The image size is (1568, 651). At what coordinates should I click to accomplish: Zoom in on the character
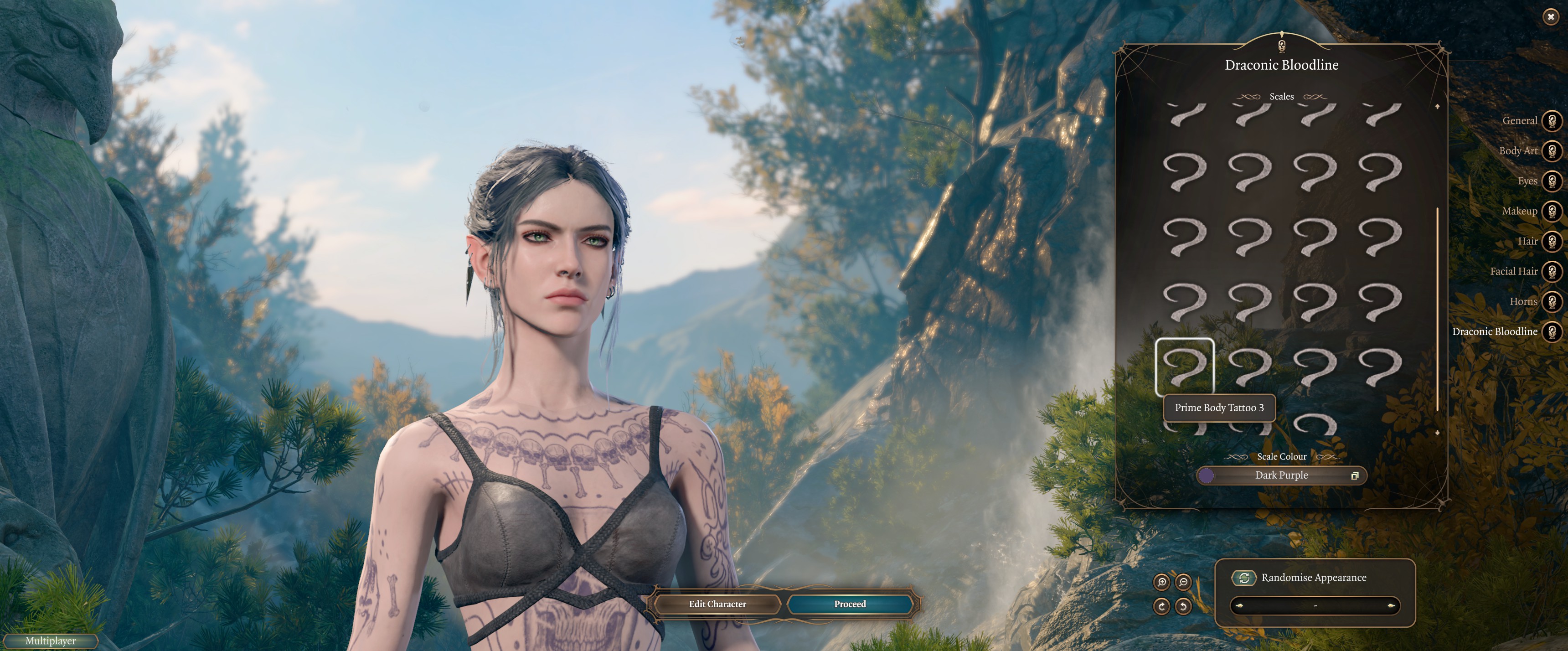click(x=1161, y=582)
